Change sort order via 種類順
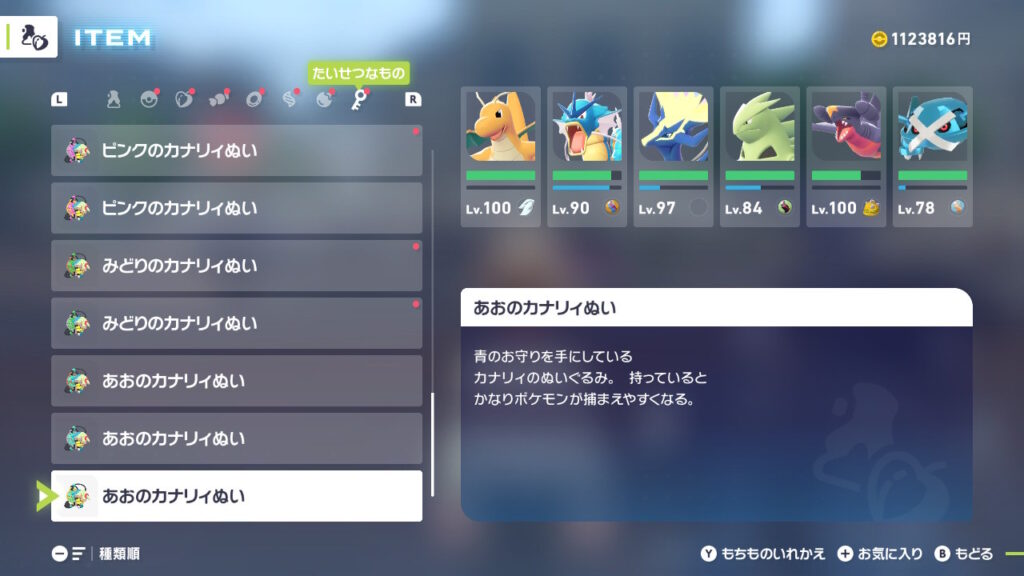 pyautogui.click(x=96, y=553)
